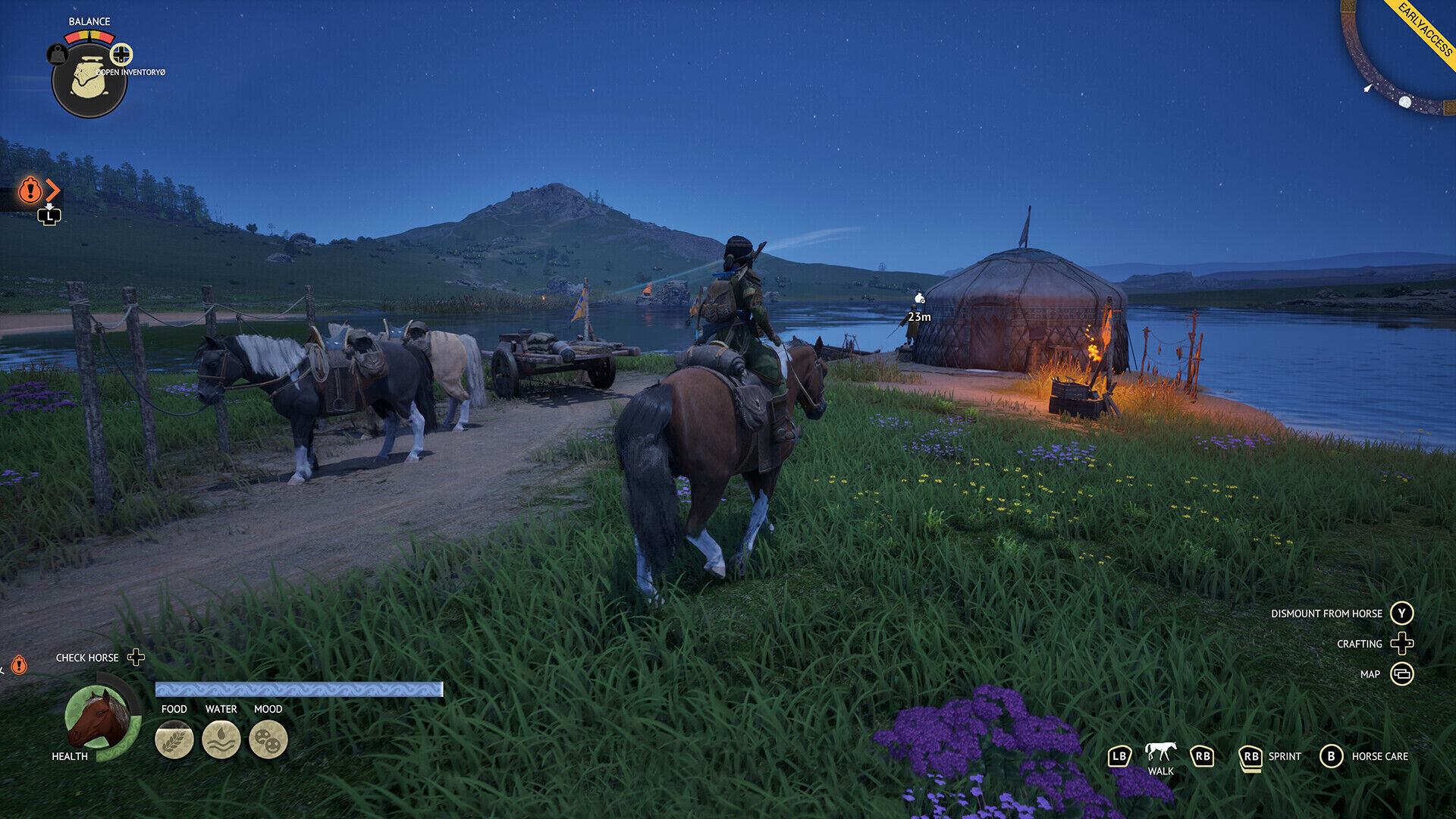Screen dimensions: 1456x819
Task: Check the horse's Water status icon
Action: pos(221,739)
